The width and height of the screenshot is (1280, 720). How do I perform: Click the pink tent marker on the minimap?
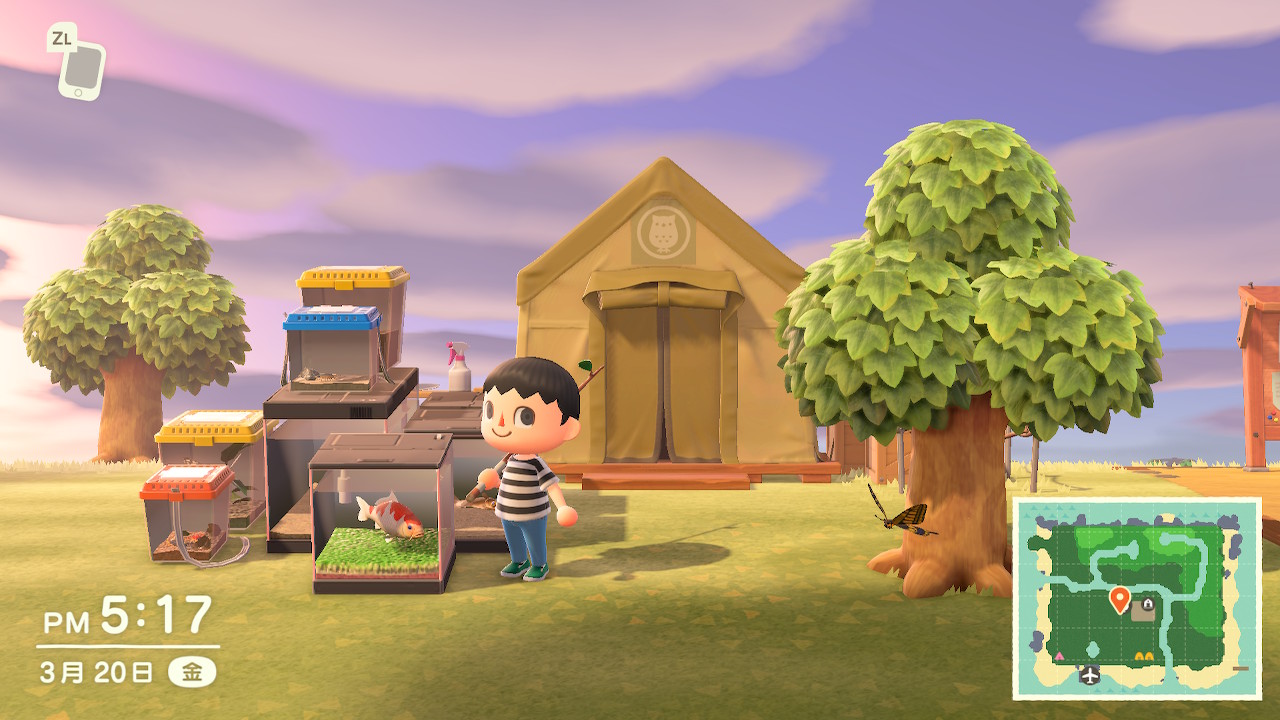(x=1059, y=655)
